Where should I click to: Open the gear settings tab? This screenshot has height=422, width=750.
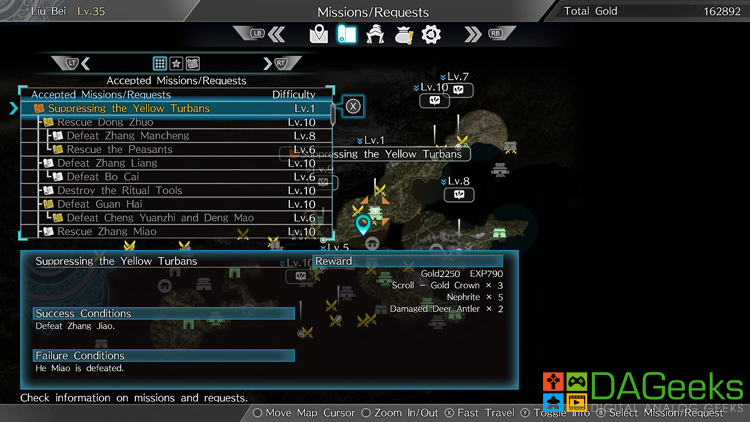point(431,35)
